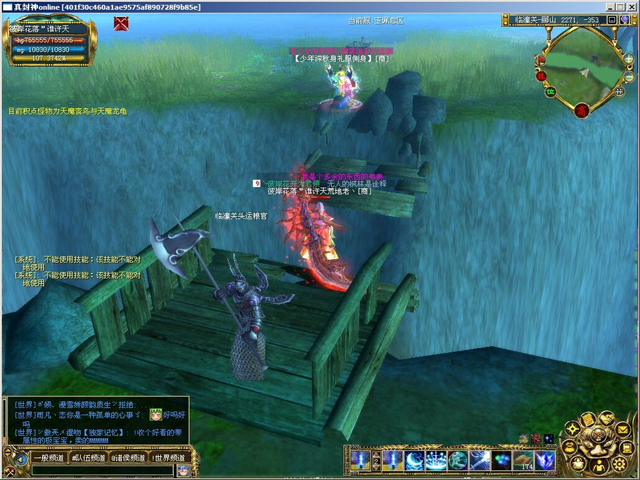Click the red X-flag icon near player portrait
The image size is (640, 480).
coord(121,24)
